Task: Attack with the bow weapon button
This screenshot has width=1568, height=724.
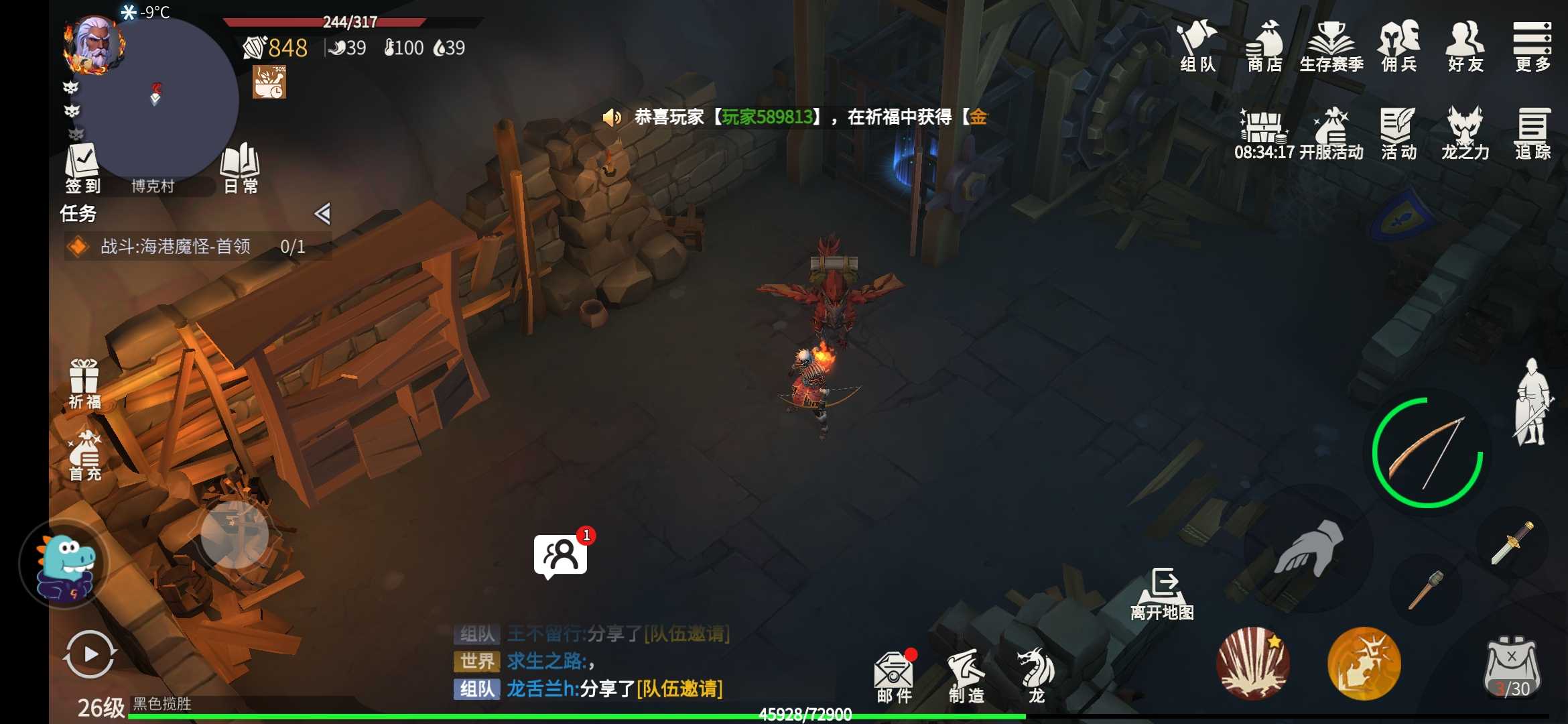Action: point(1427,452)
